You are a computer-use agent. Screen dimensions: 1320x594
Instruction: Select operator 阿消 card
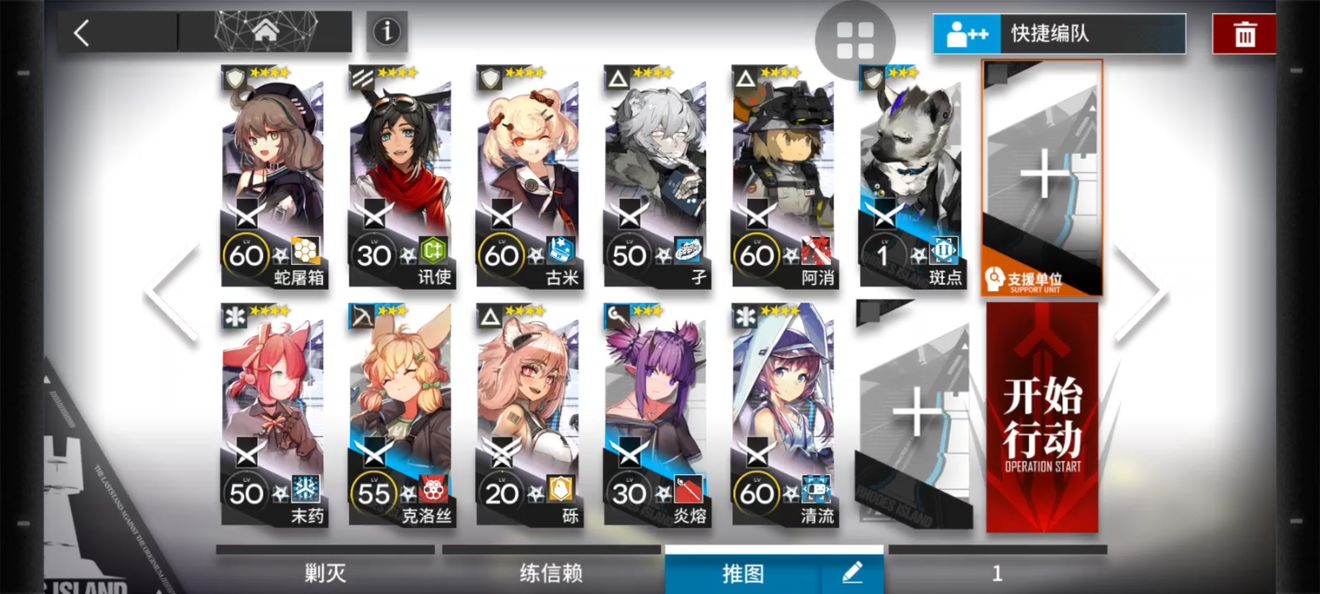click(783, 177)
